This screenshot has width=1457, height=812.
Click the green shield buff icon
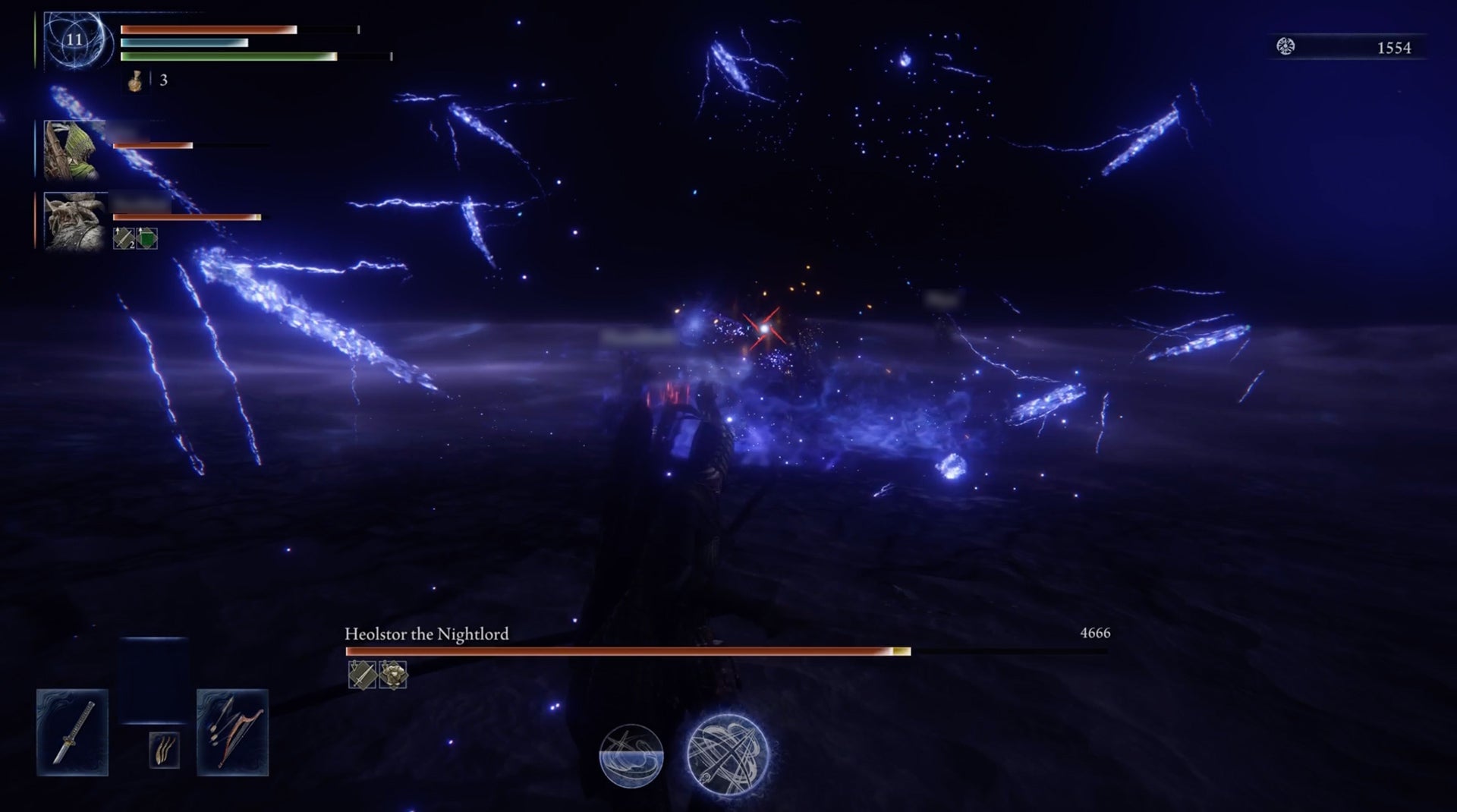tap(147, 238)
